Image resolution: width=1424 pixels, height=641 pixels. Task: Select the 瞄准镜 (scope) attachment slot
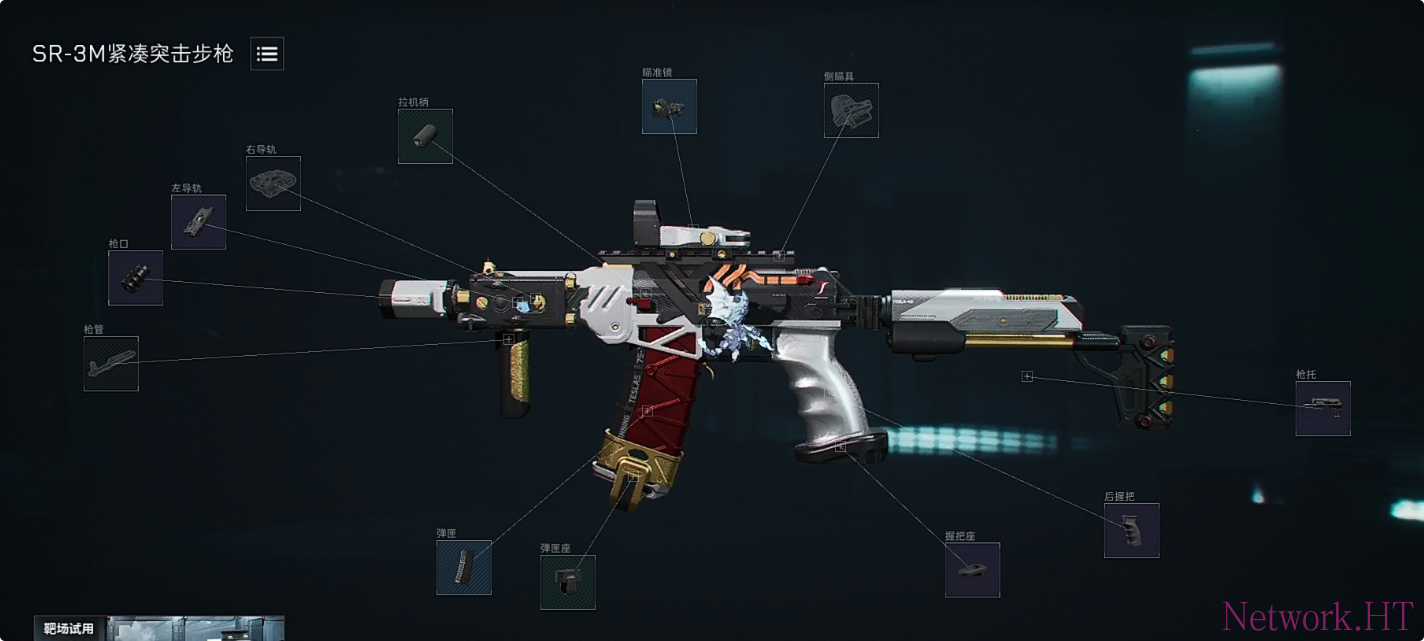tap(669, 107)
